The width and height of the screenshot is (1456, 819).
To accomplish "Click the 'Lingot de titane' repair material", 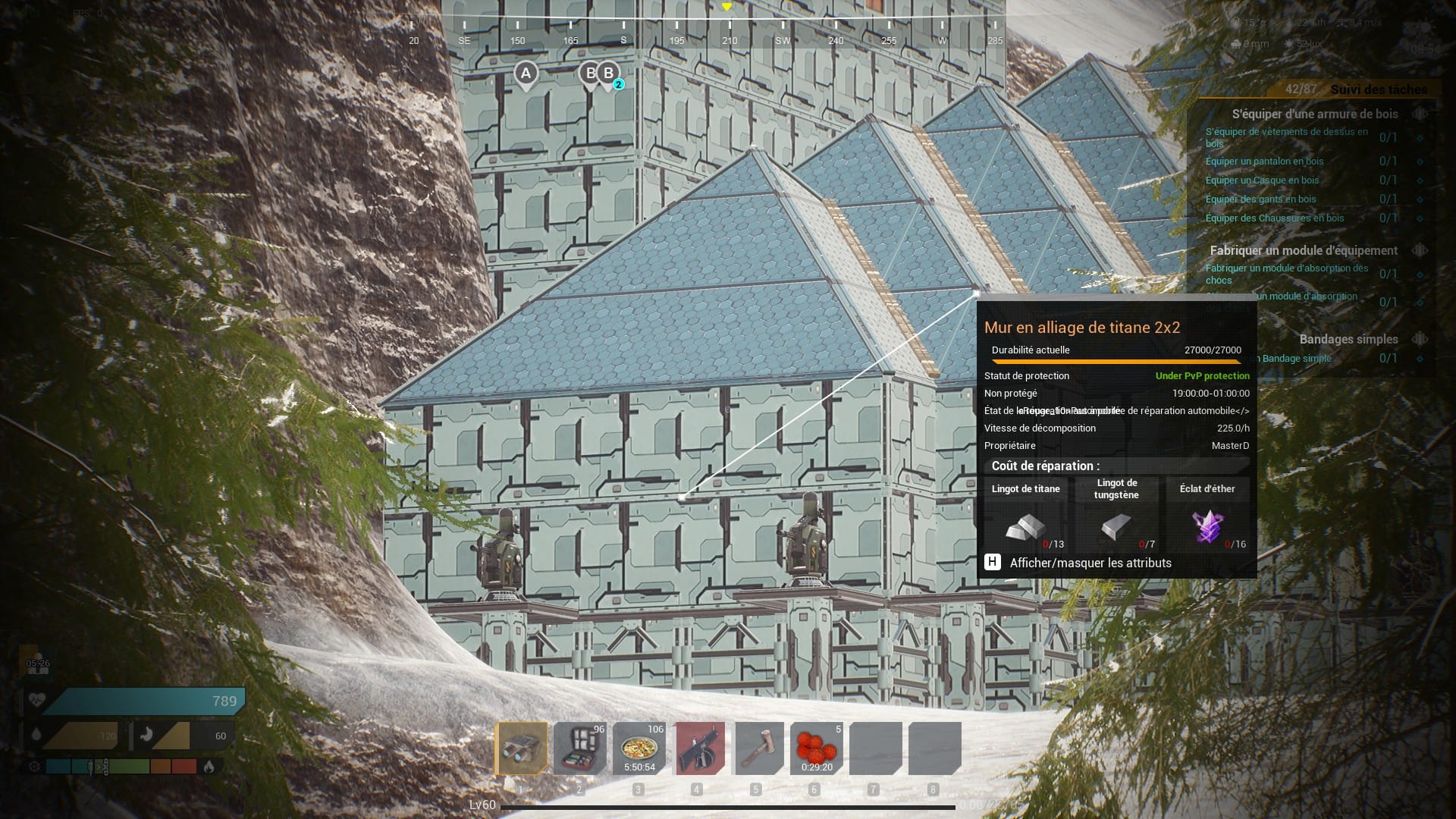I will point(1025,526).
